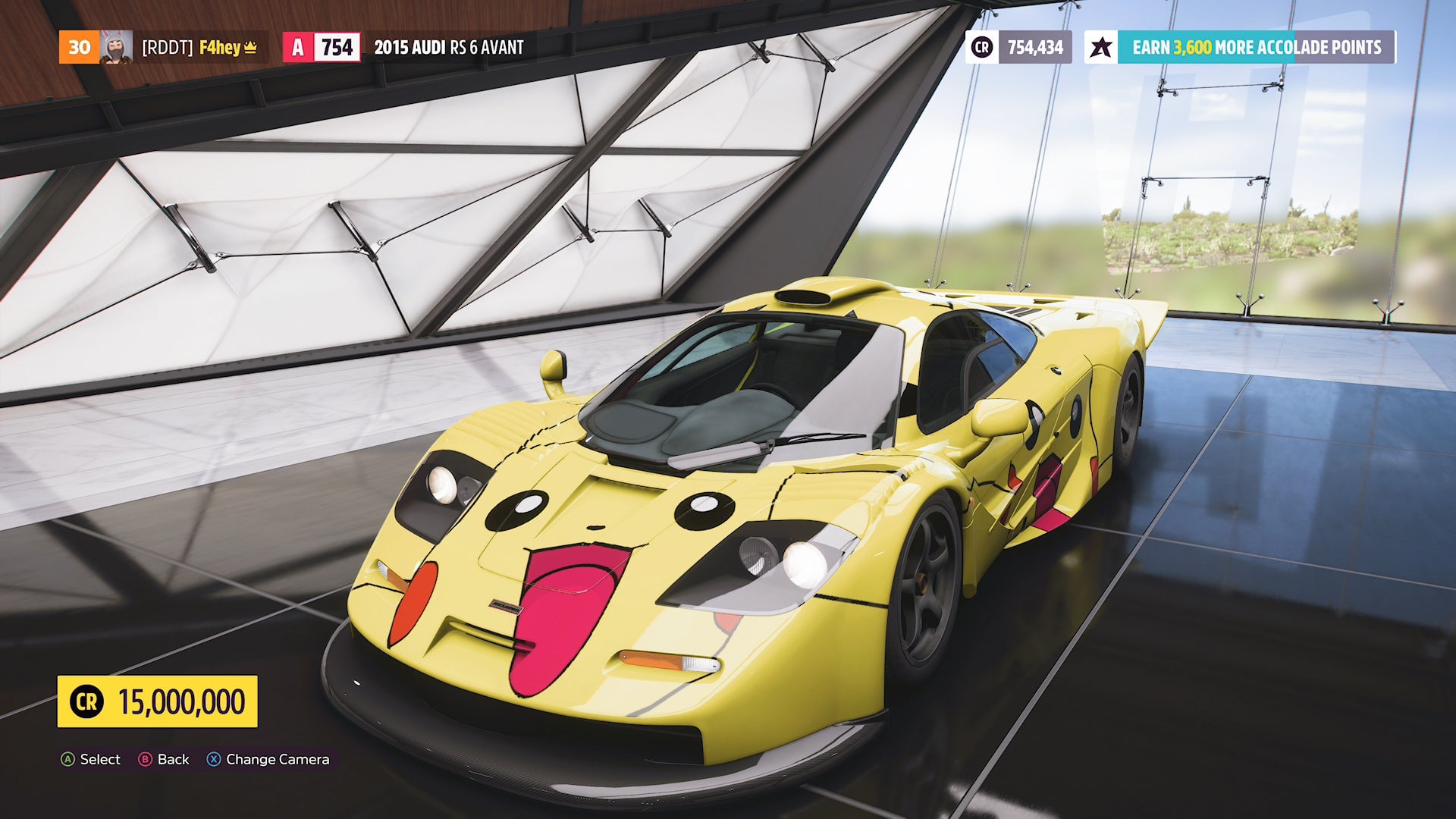Click the blue X Change Camera icon
Viewport: 1456px width, 819px height.
point(213,759)
